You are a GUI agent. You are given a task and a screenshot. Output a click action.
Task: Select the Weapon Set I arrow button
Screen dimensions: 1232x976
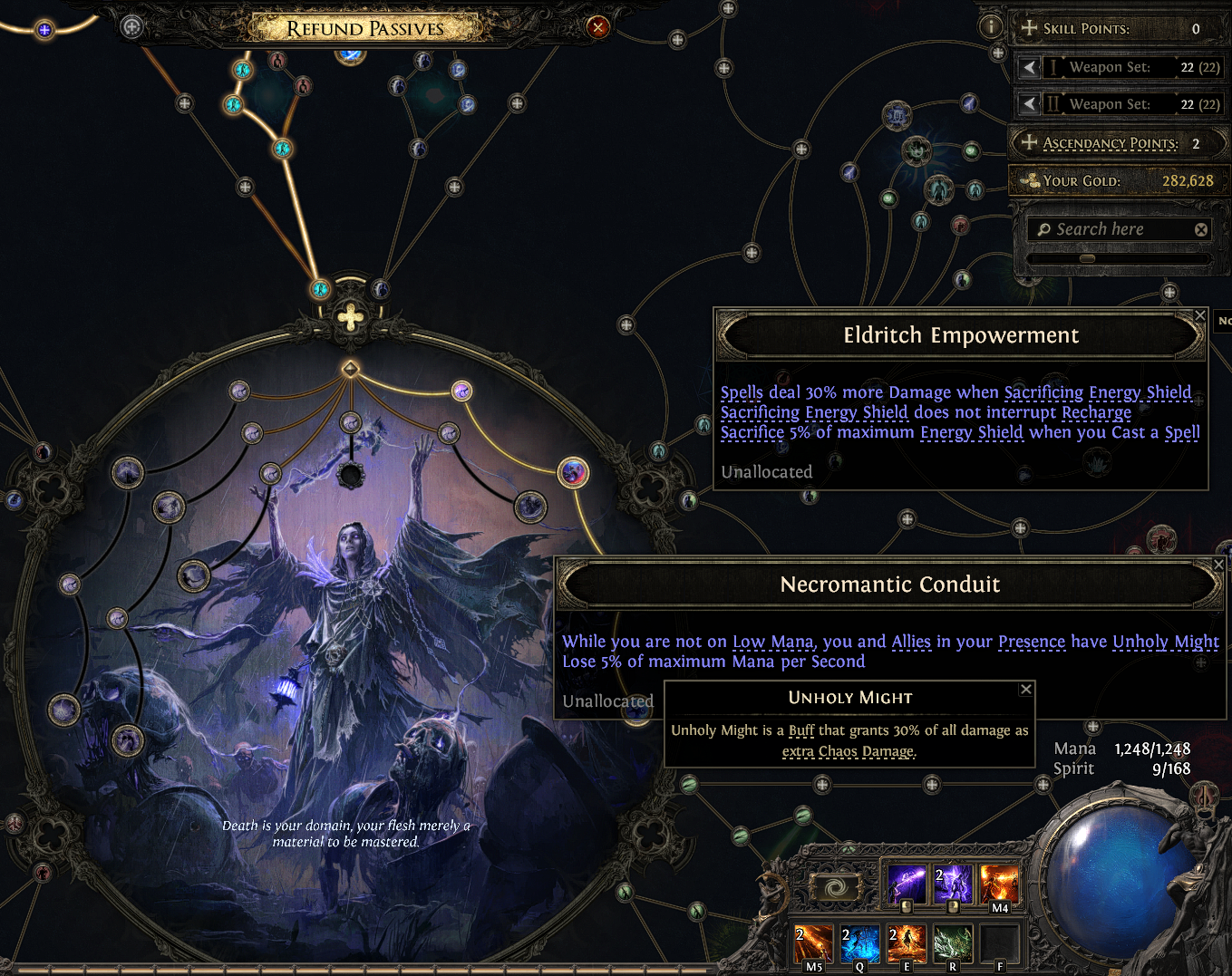1029,67
